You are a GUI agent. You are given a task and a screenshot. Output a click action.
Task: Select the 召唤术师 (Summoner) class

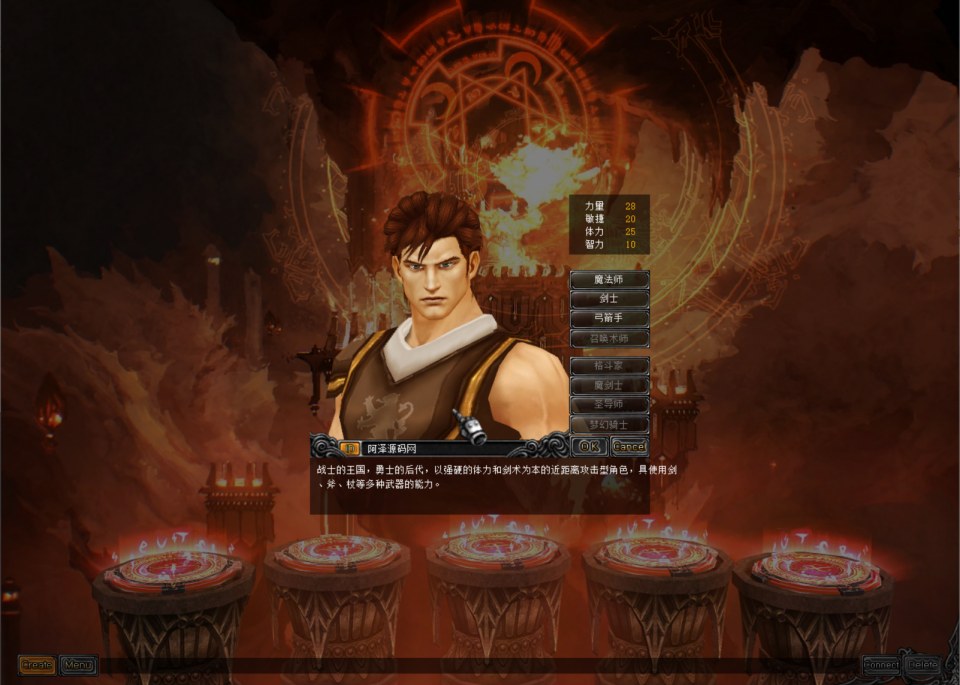click(x=609, y=339)
